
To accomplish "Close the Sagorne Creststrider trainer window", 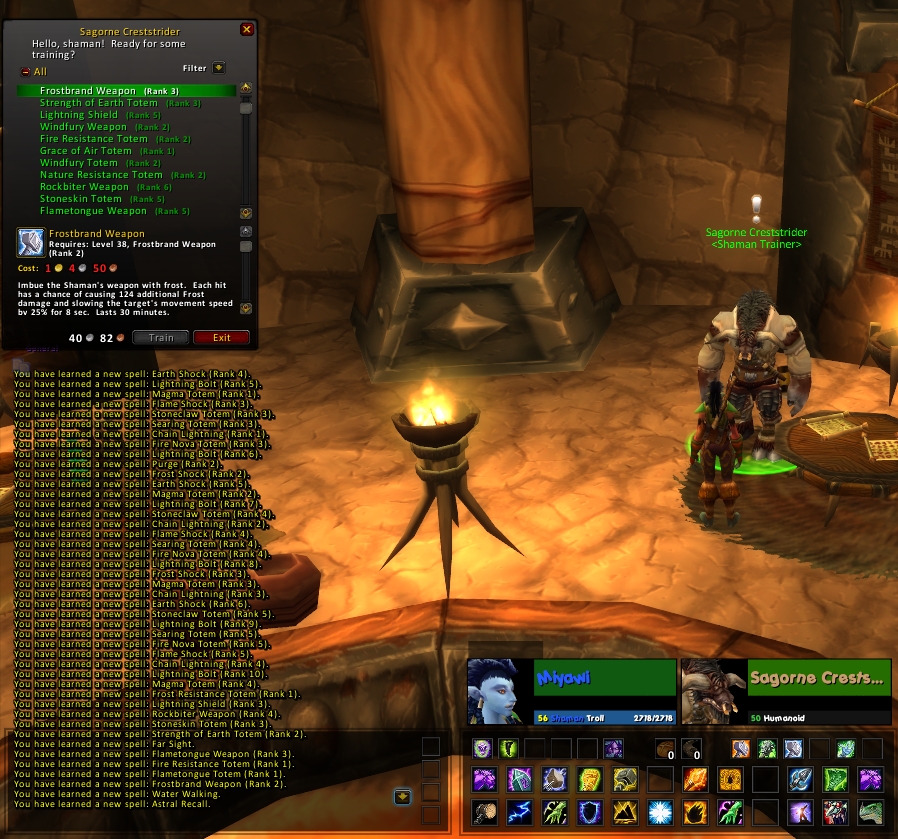I will point(247,30).
